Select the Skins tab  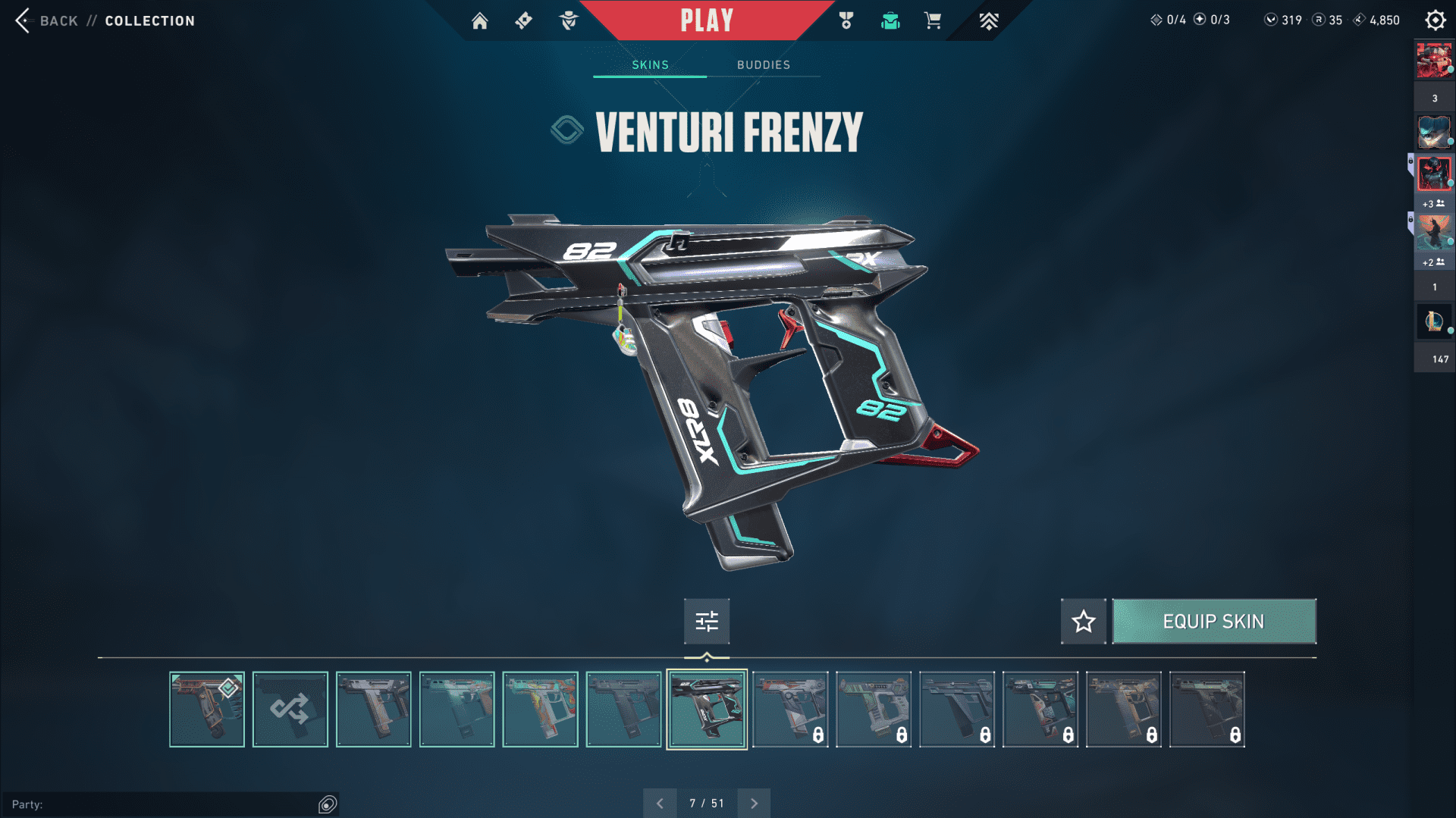650,65
